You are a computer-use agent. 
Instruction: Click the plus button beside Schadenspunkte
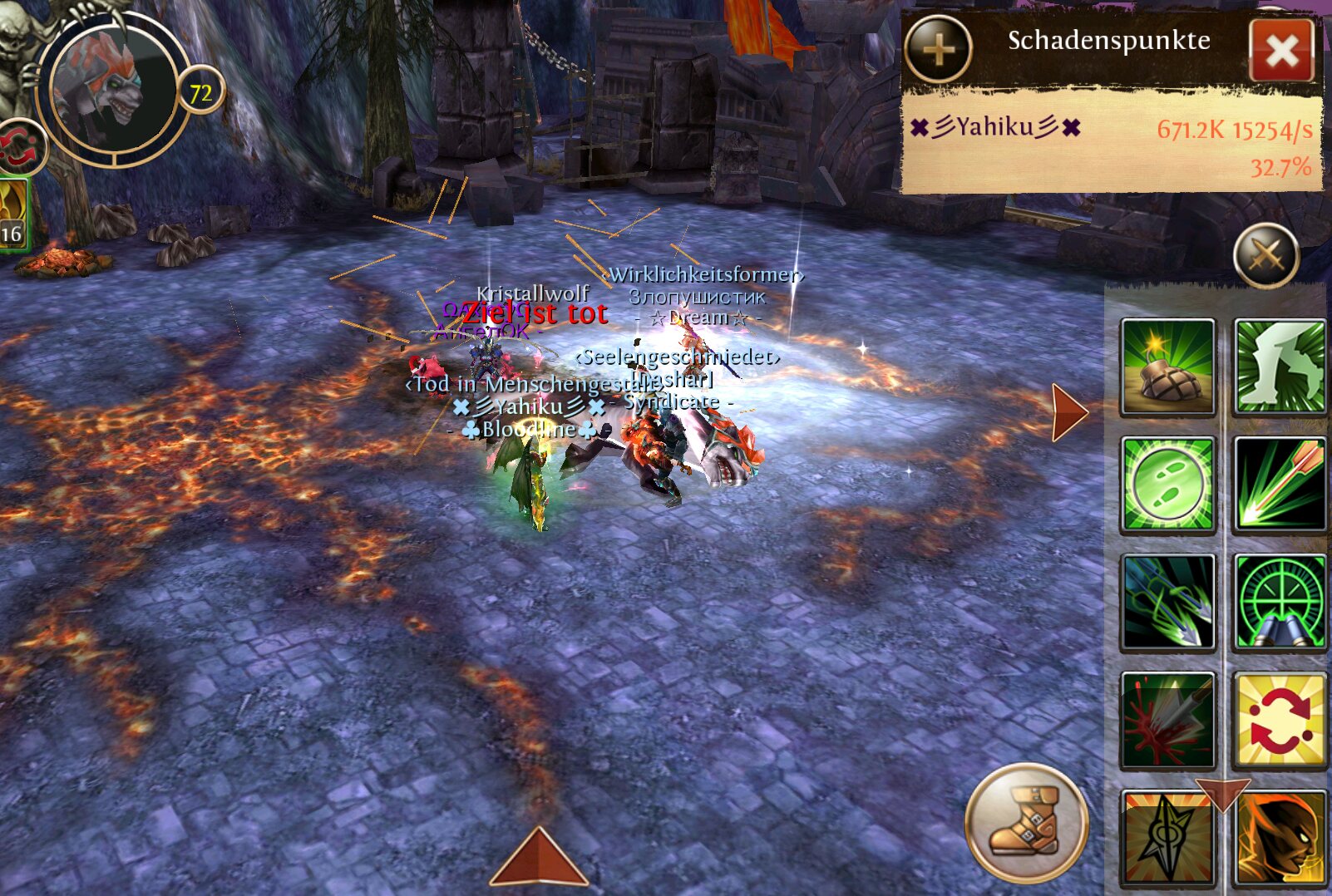938,50
